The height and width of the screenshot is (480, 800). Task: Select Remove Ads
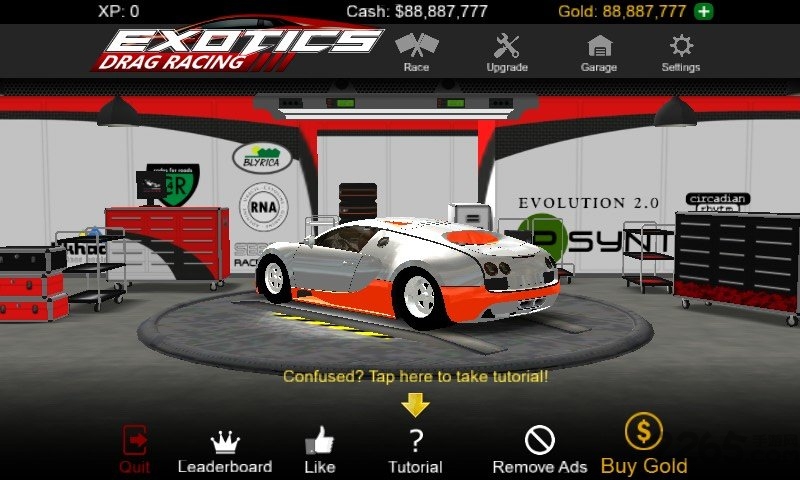pyautogui.click(x=539, y=450)
